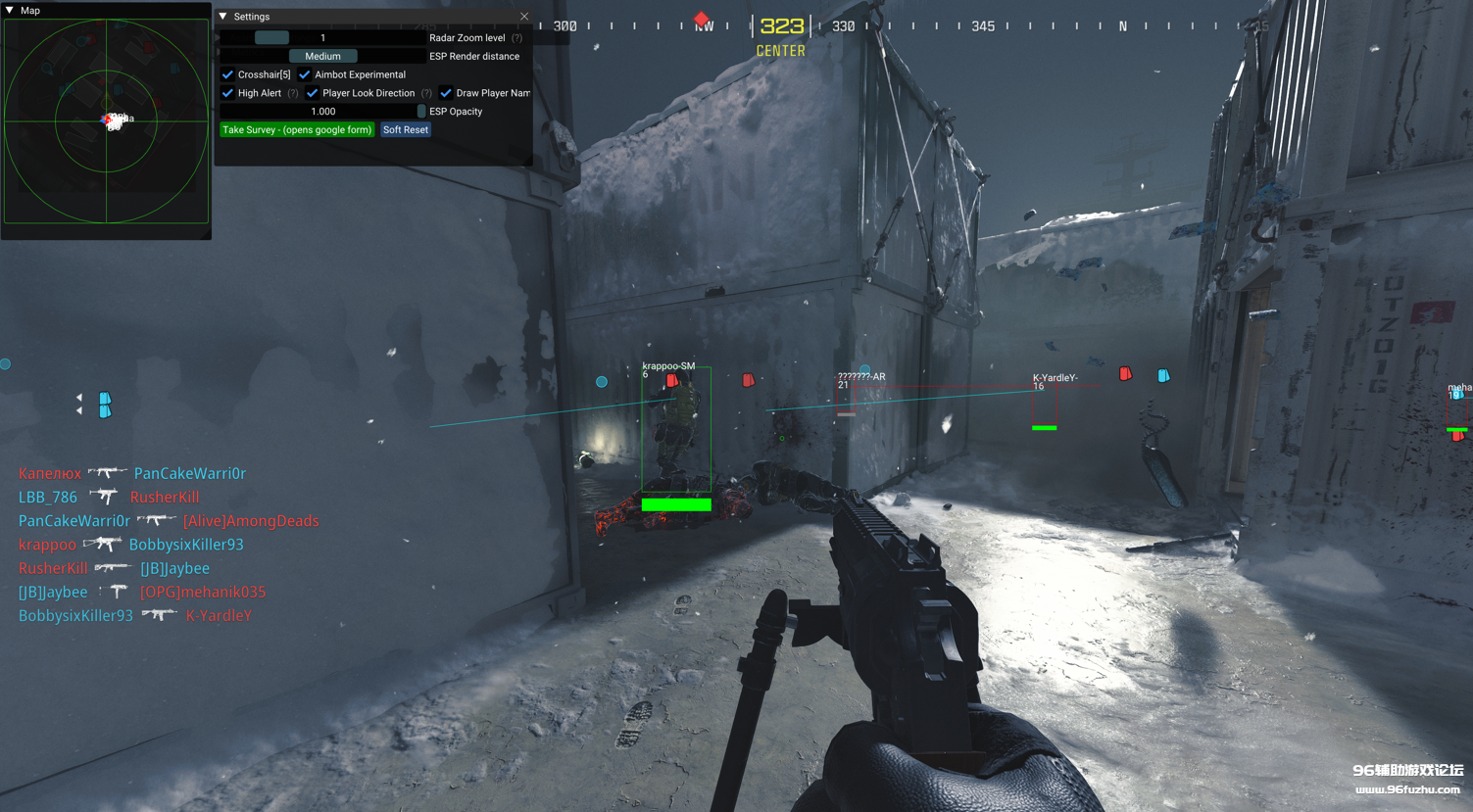Toggle the Crosshair[5] checkbox
The width and height of the screenshot is (1473, 812).
click(x=228, y=74)
